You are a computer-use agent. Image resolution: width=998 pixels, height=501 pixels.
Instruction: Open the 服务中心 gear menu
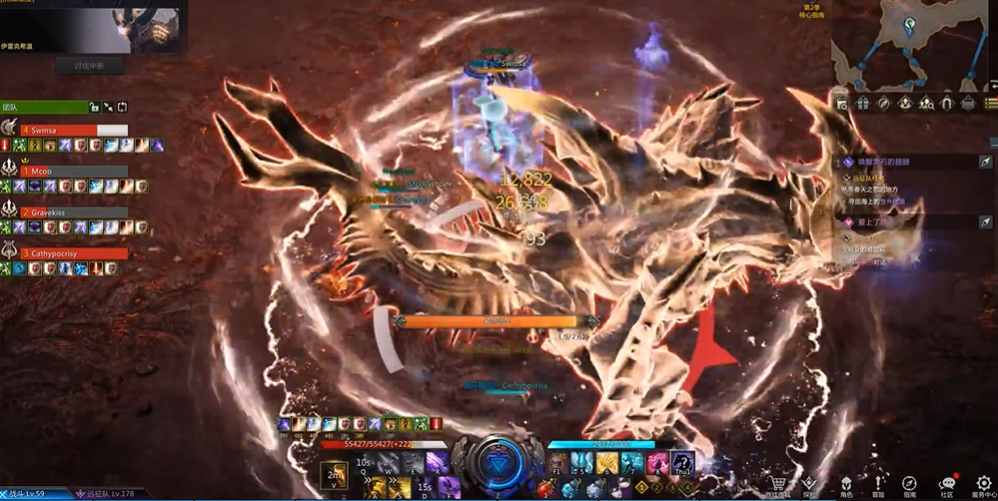coord(983,484)
